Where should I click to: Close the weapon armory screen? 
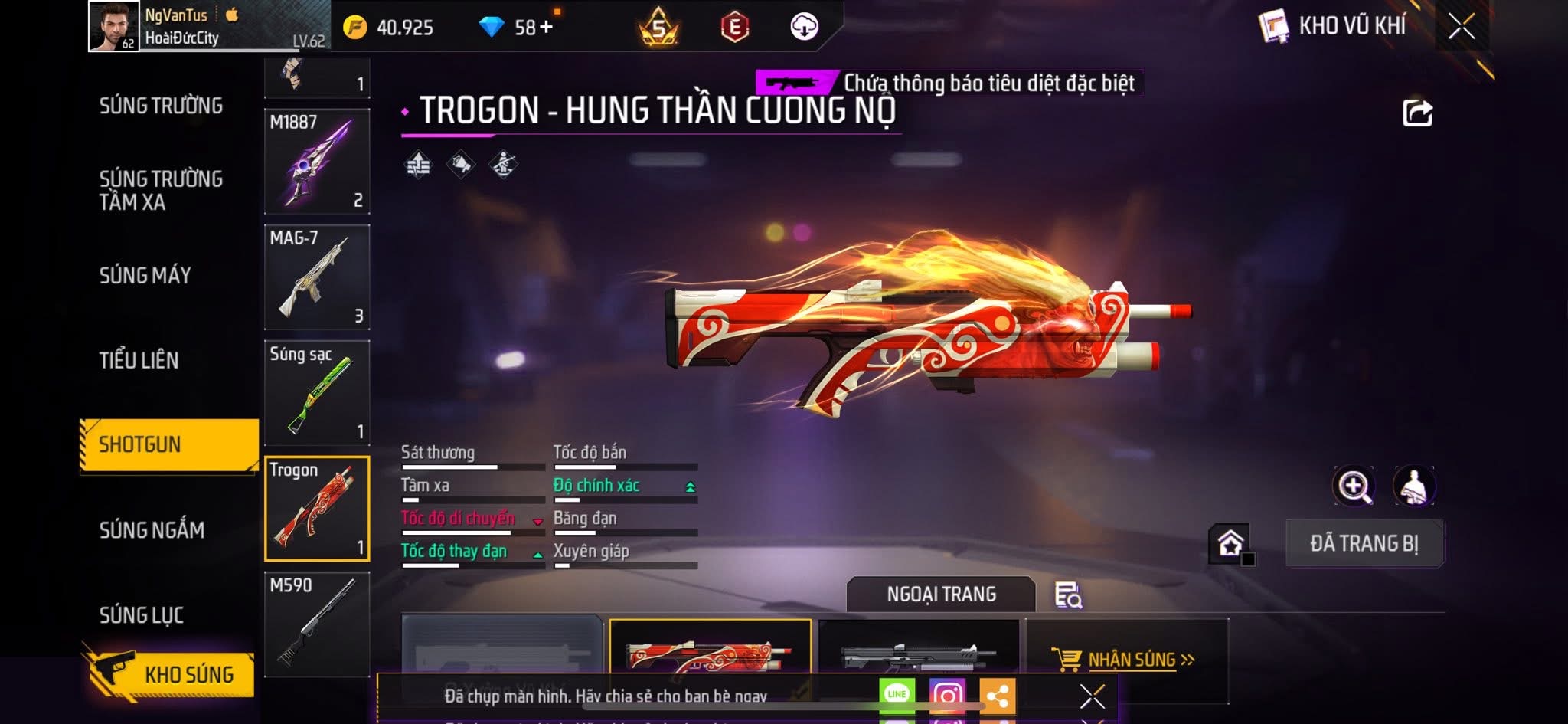1461,27
